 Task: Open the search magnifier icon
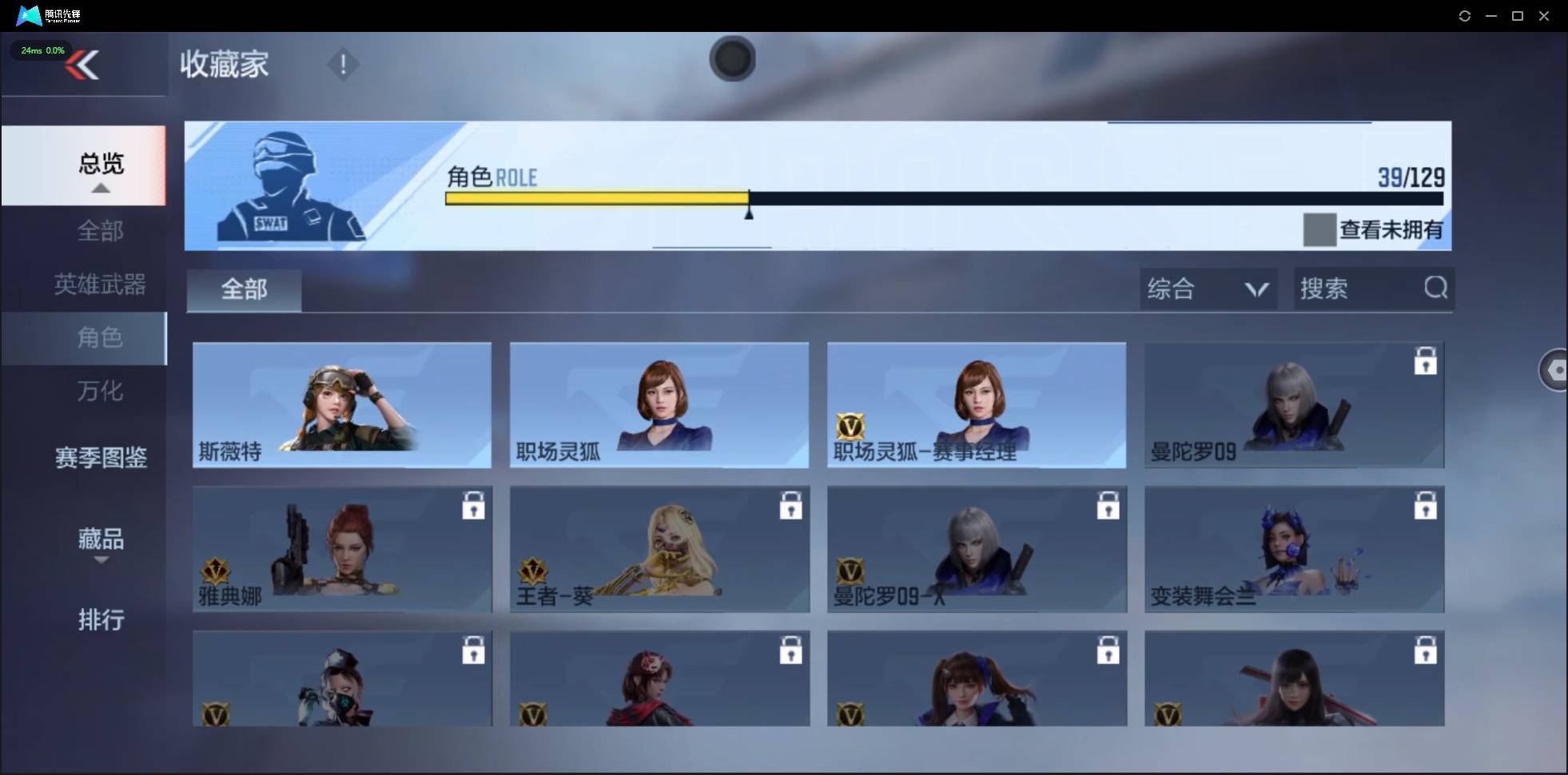tap(1435, 288)
